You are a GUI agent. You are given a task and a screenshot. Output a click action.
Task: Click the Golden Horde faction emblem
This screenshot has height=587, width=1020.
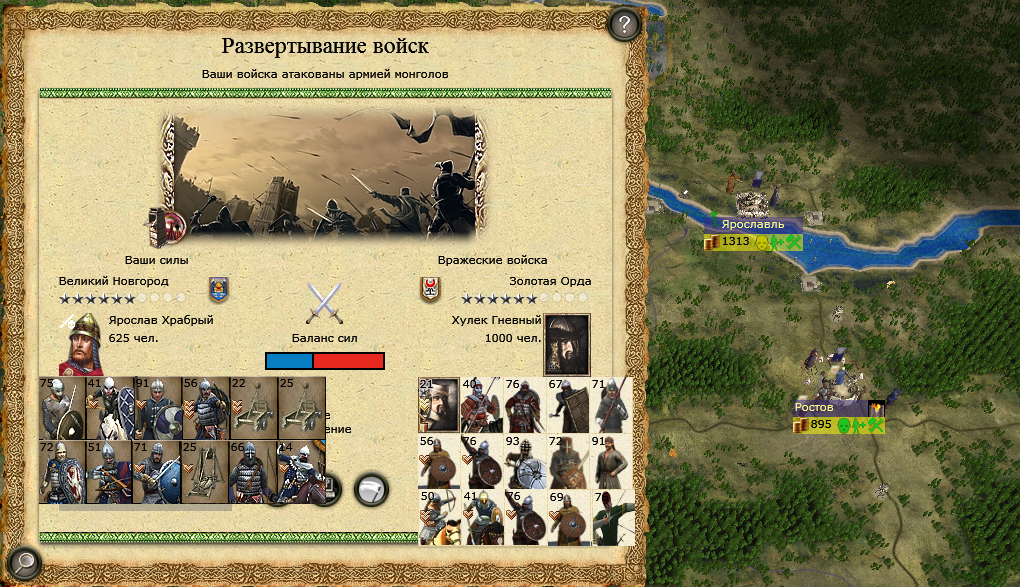430,289
